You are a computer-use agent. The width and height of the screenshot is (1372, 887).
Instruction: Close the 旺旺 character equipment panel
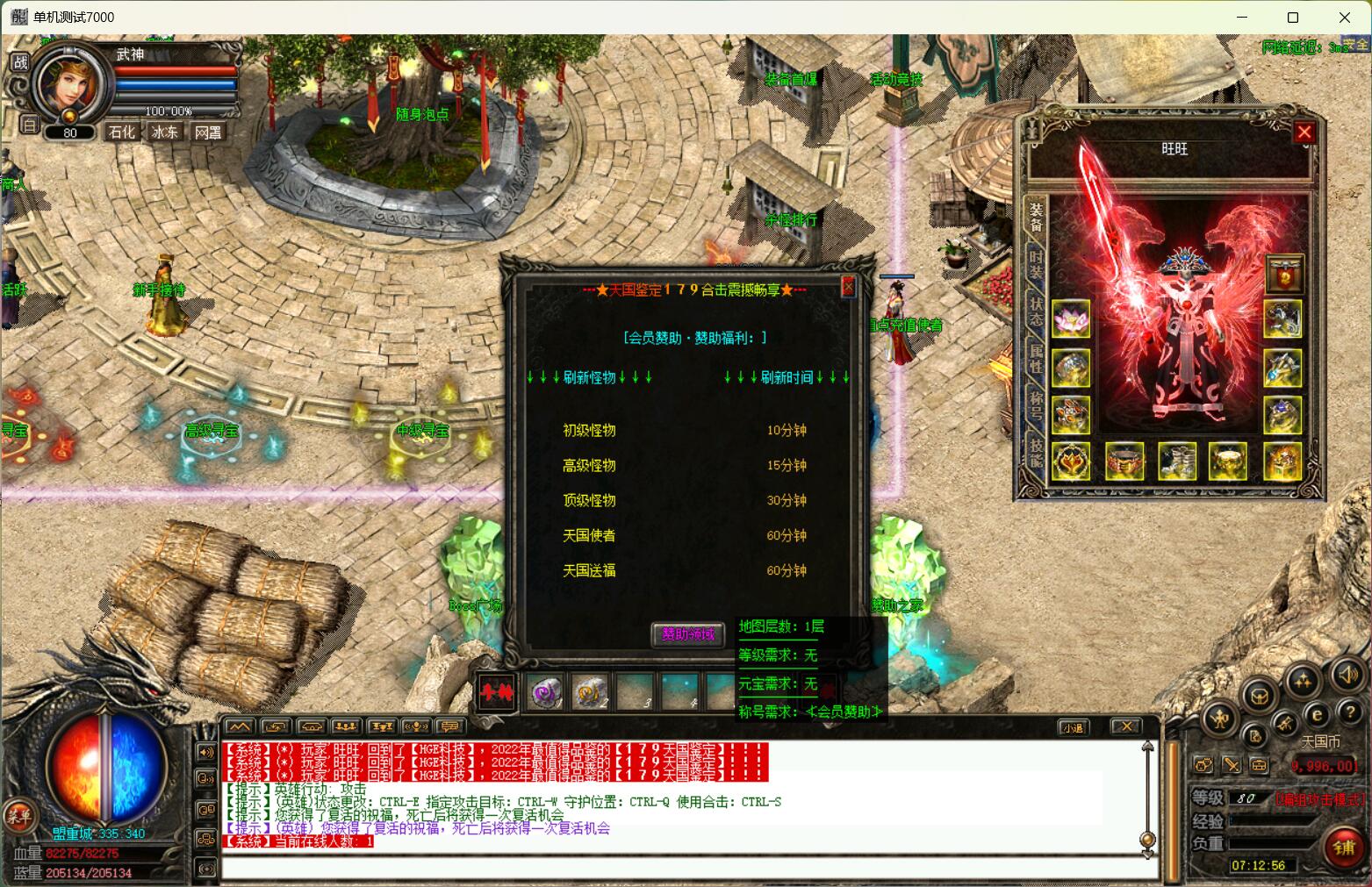pyautogui.click(x=1304, y=132)
